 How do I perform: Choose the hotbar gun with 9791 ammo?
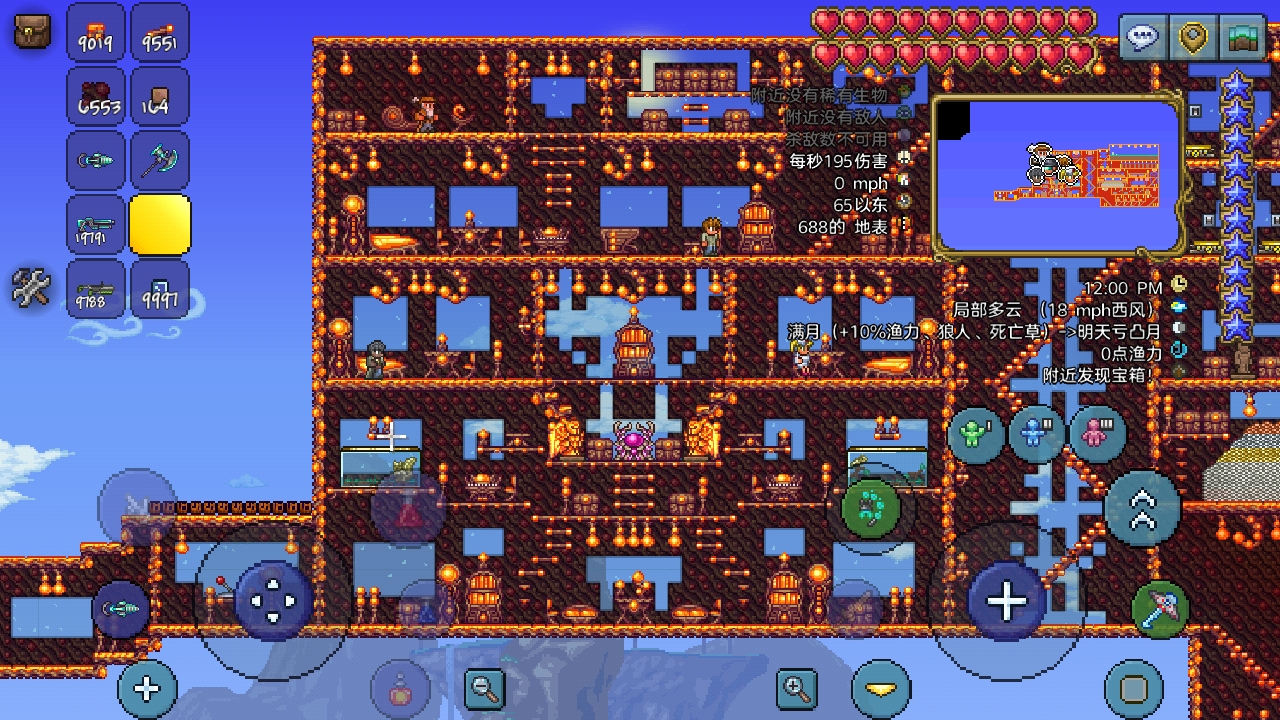(96, 224)
